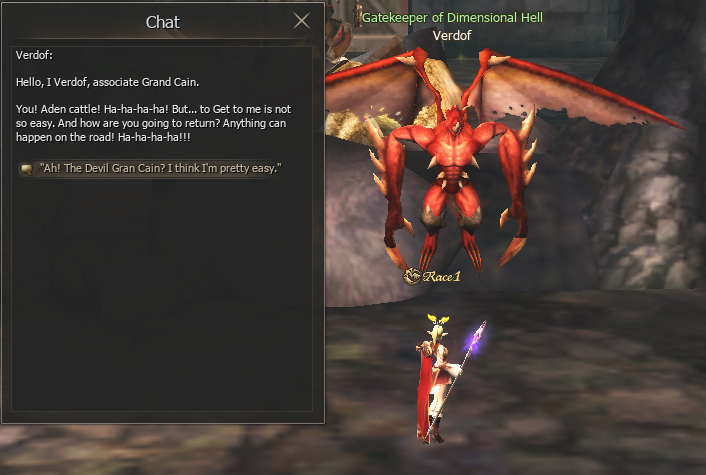Choose the "Ah! The Devil Gran Cain?" reply

tap(160, 168)
